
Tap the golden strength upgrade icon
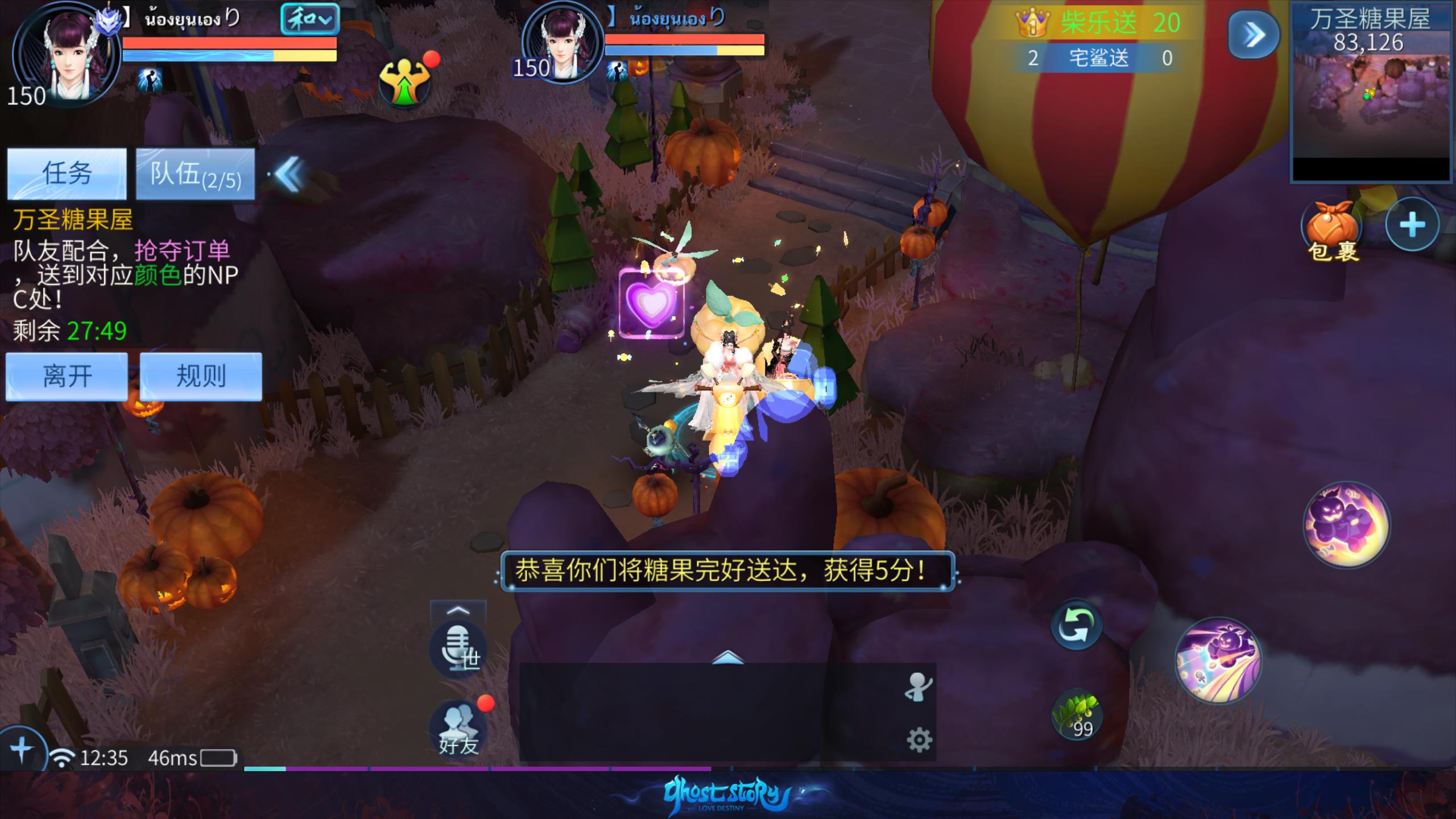(404, 82)
